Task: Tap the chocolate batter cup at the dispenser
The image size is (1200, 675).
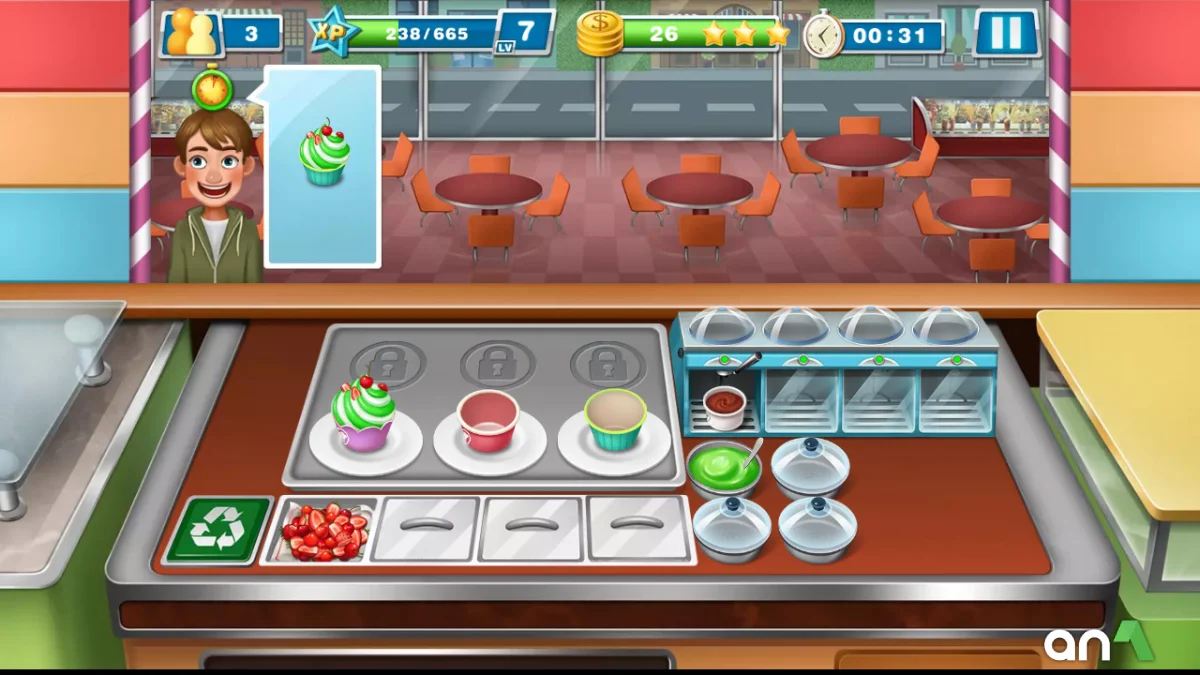Action: coord(725,405)
